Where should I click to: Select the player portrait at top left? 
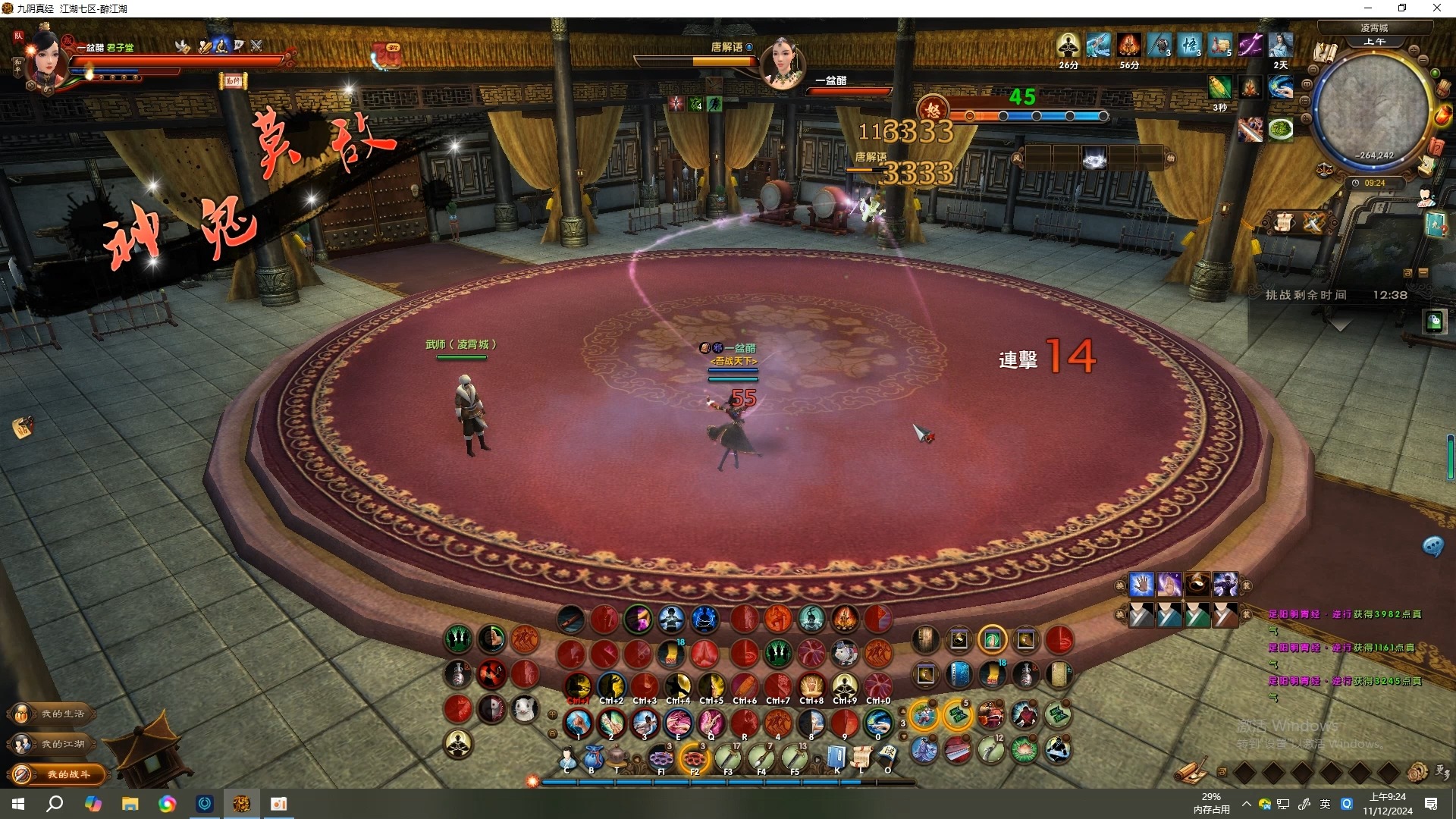pyautogui.click(x=45, y=62)
